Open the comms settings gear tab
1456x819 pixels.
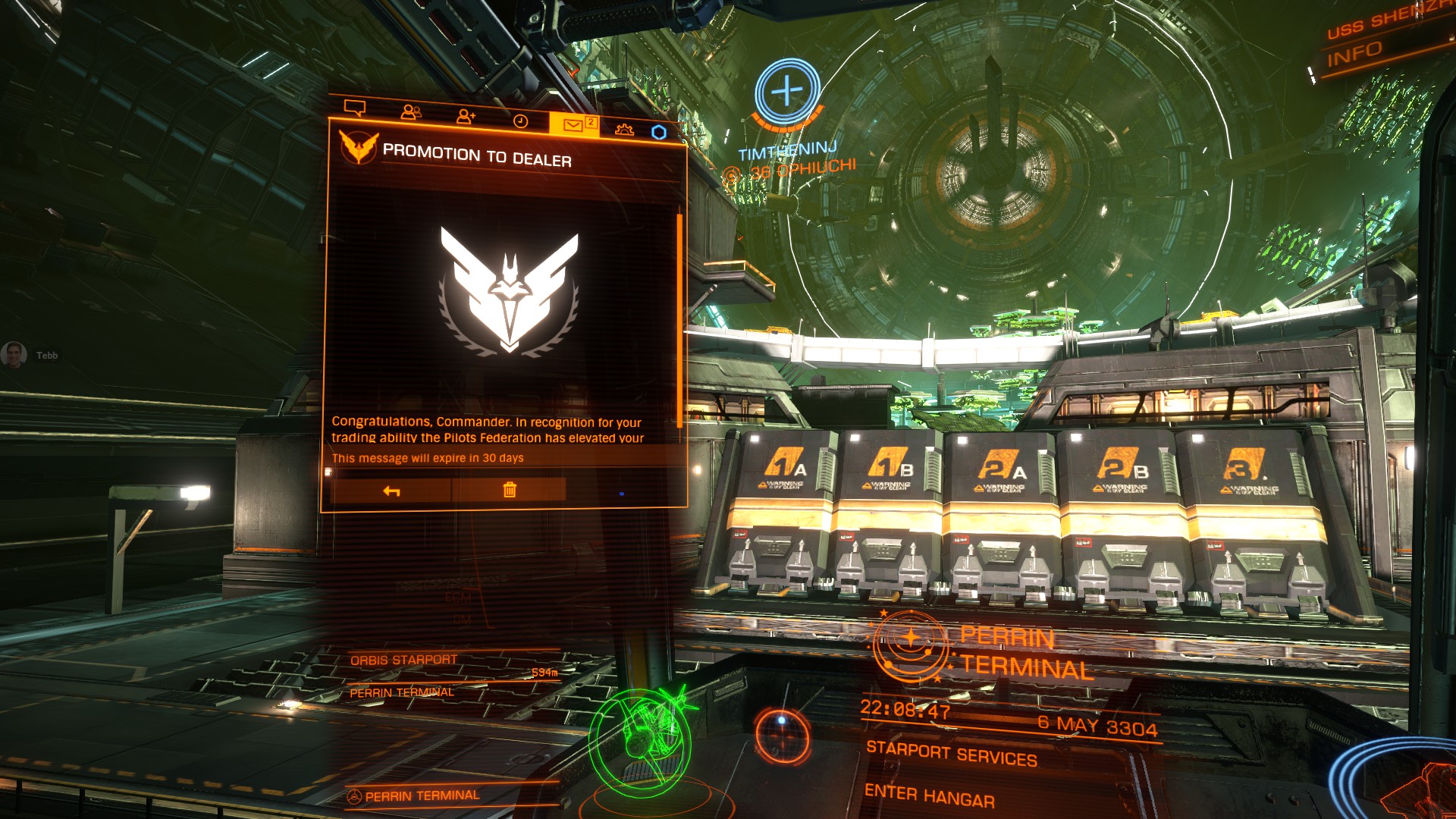[x=624, y=129]
